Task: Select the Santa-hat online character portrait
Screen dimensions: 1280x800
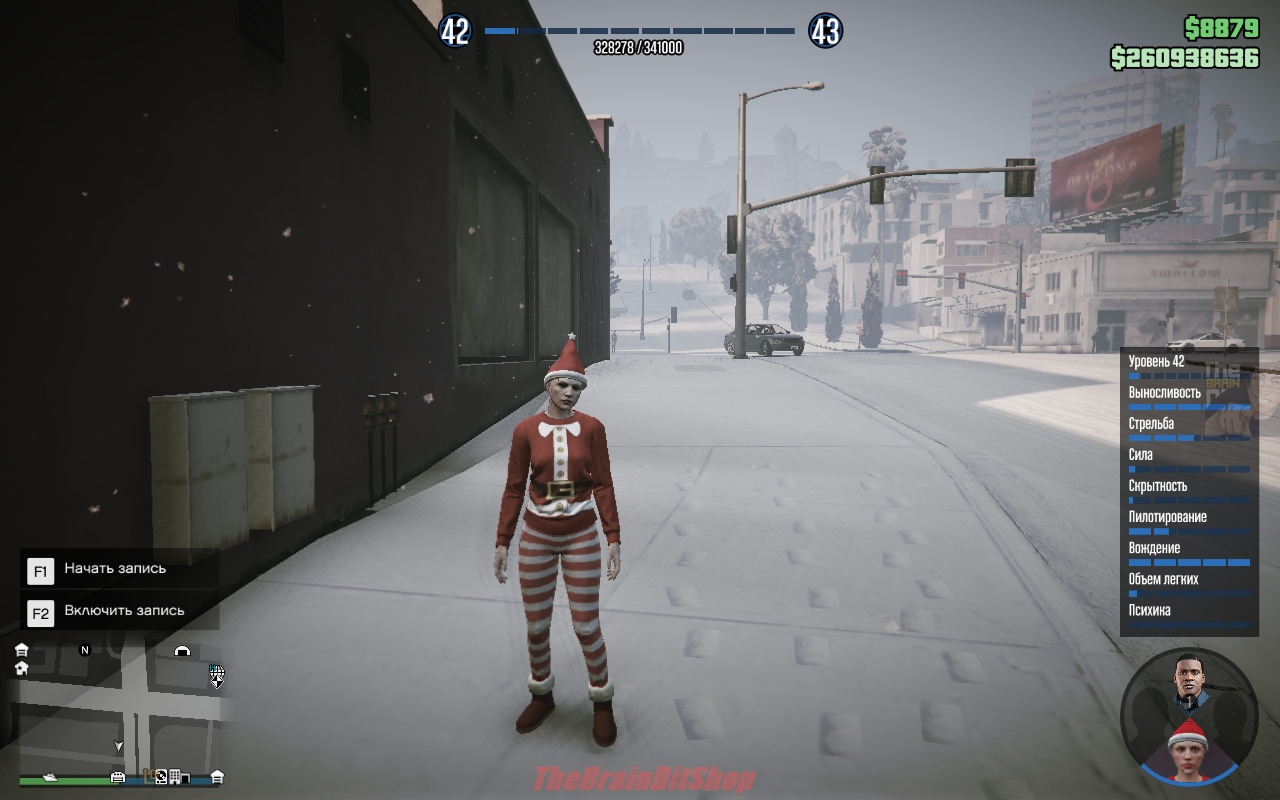Action: click(1188, 744)
